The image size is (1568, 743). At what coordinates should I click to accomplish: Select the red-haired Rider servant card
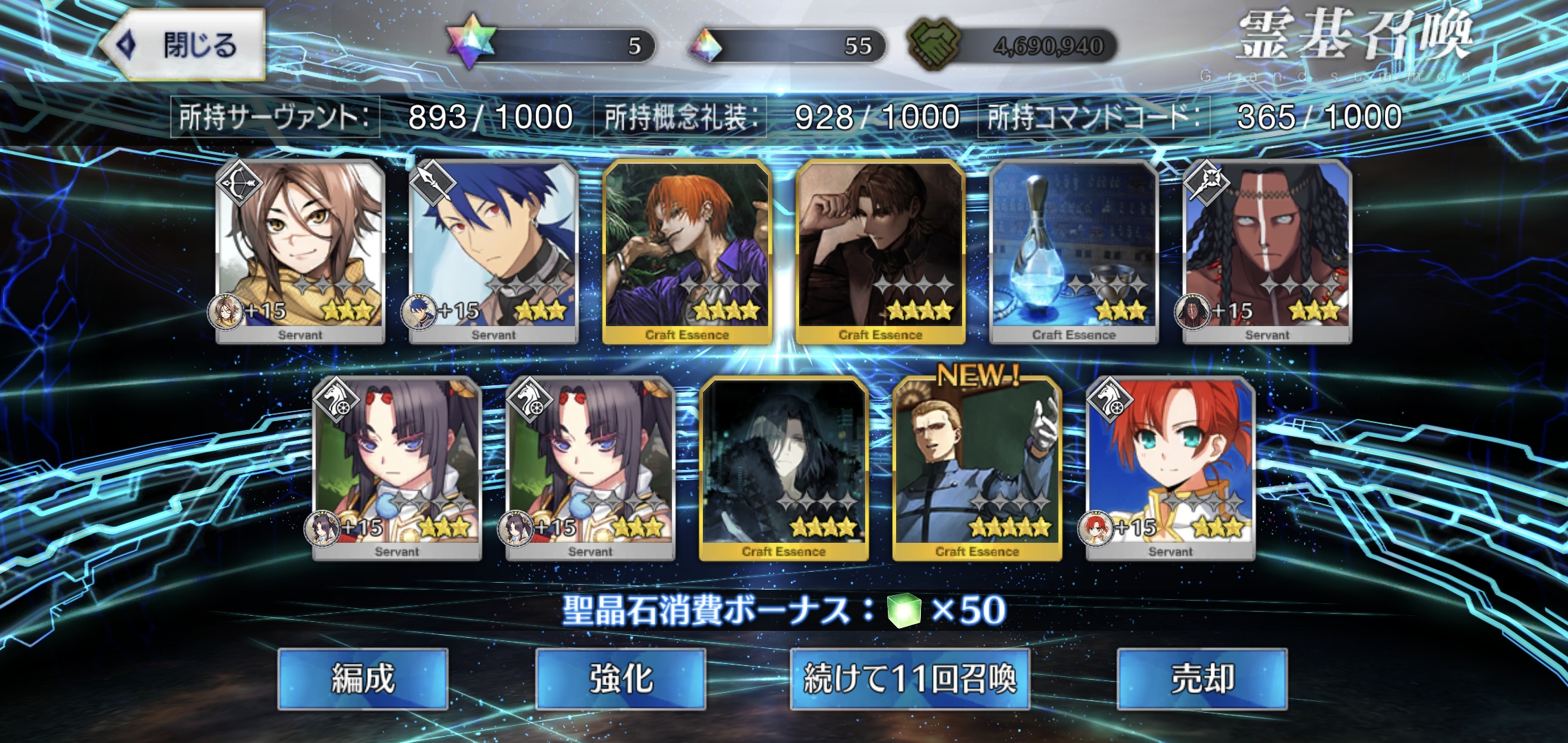1170,468
